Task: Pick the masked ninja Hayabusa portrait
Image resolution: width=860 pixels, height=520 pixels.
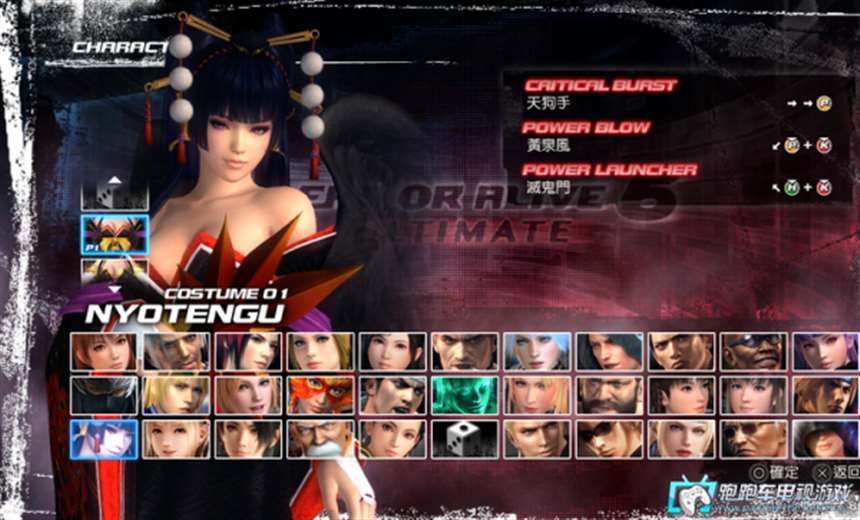Action: coord(104,395)
